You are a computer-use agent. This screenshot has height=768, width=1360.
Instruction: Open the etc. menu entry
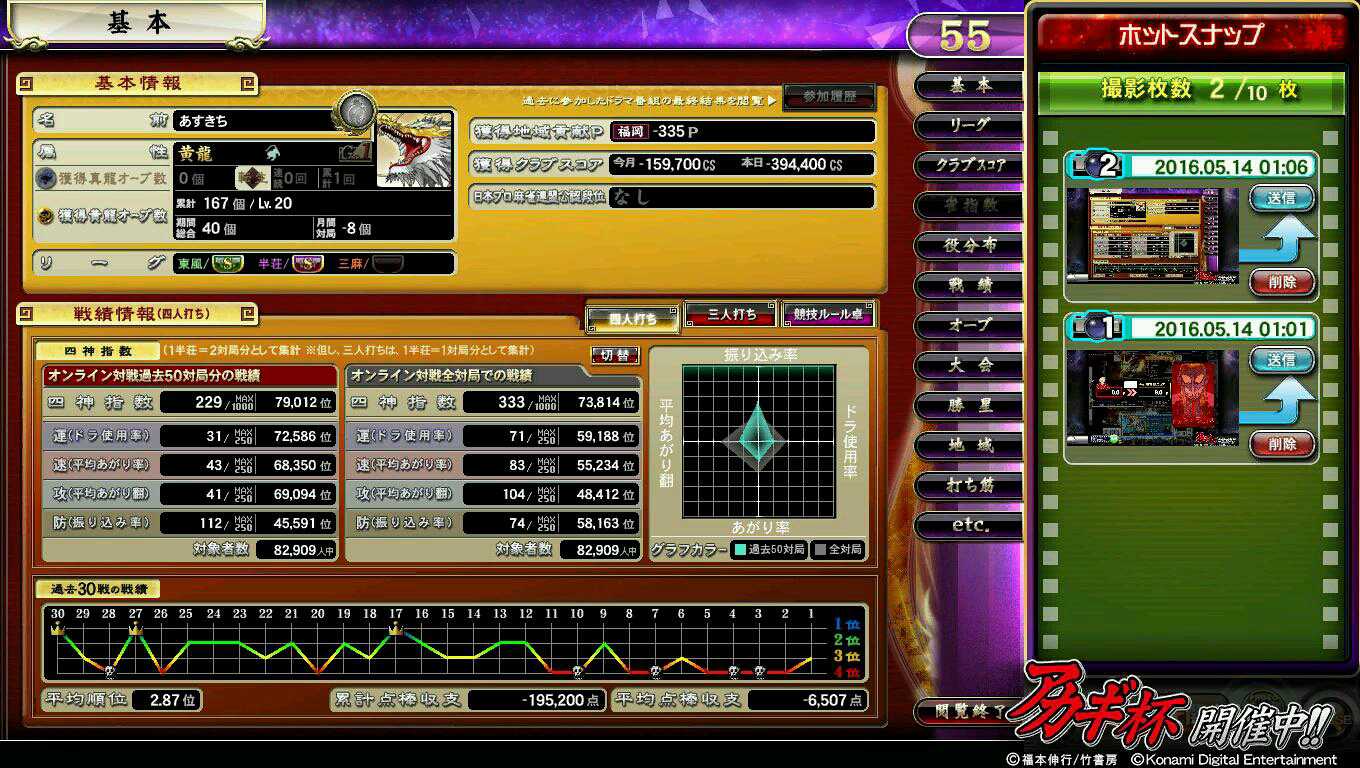pyautogui.click(x=968, y=525)
